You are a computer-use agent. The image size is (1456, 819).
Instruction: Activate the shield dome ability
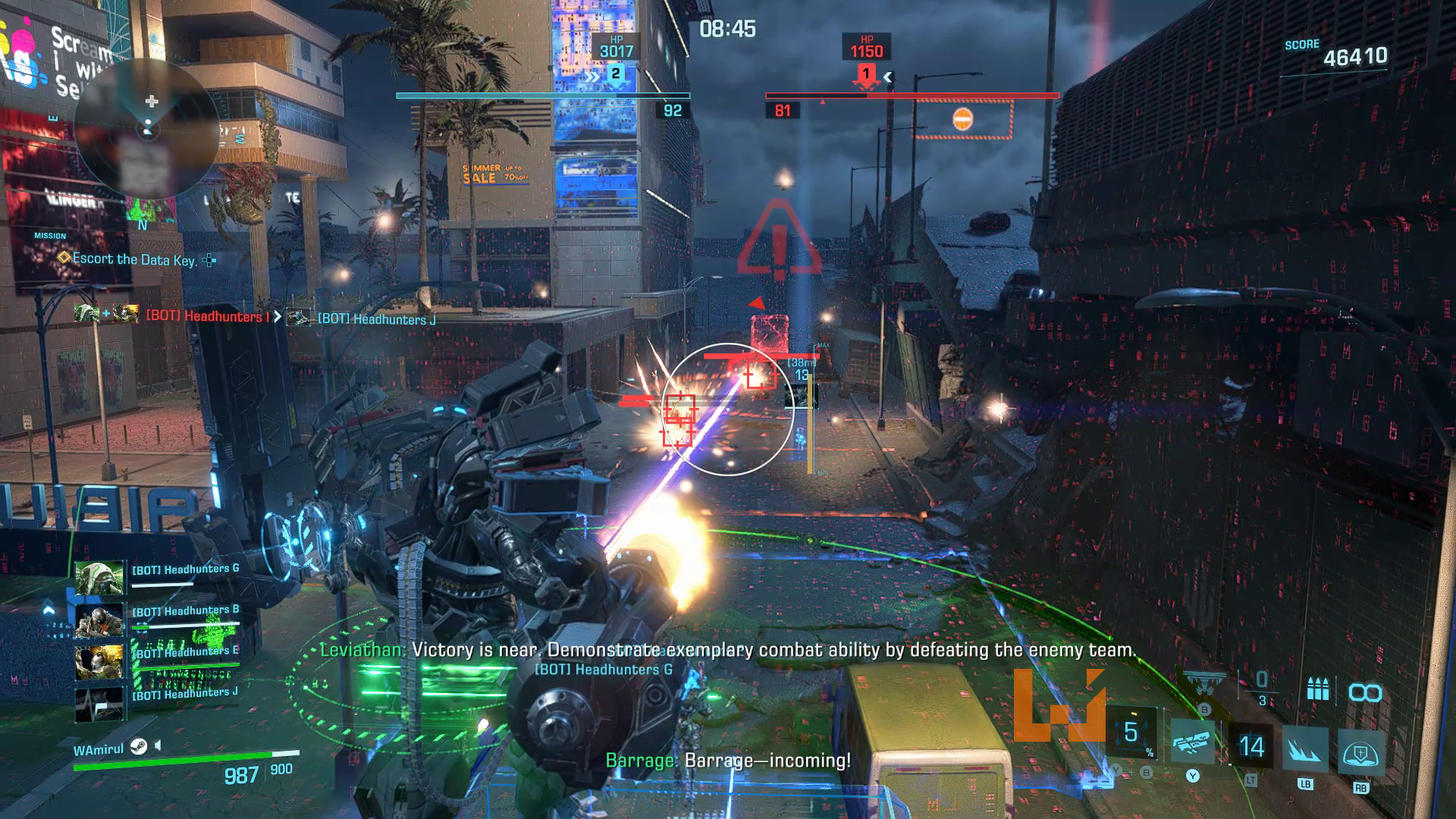1360,752
